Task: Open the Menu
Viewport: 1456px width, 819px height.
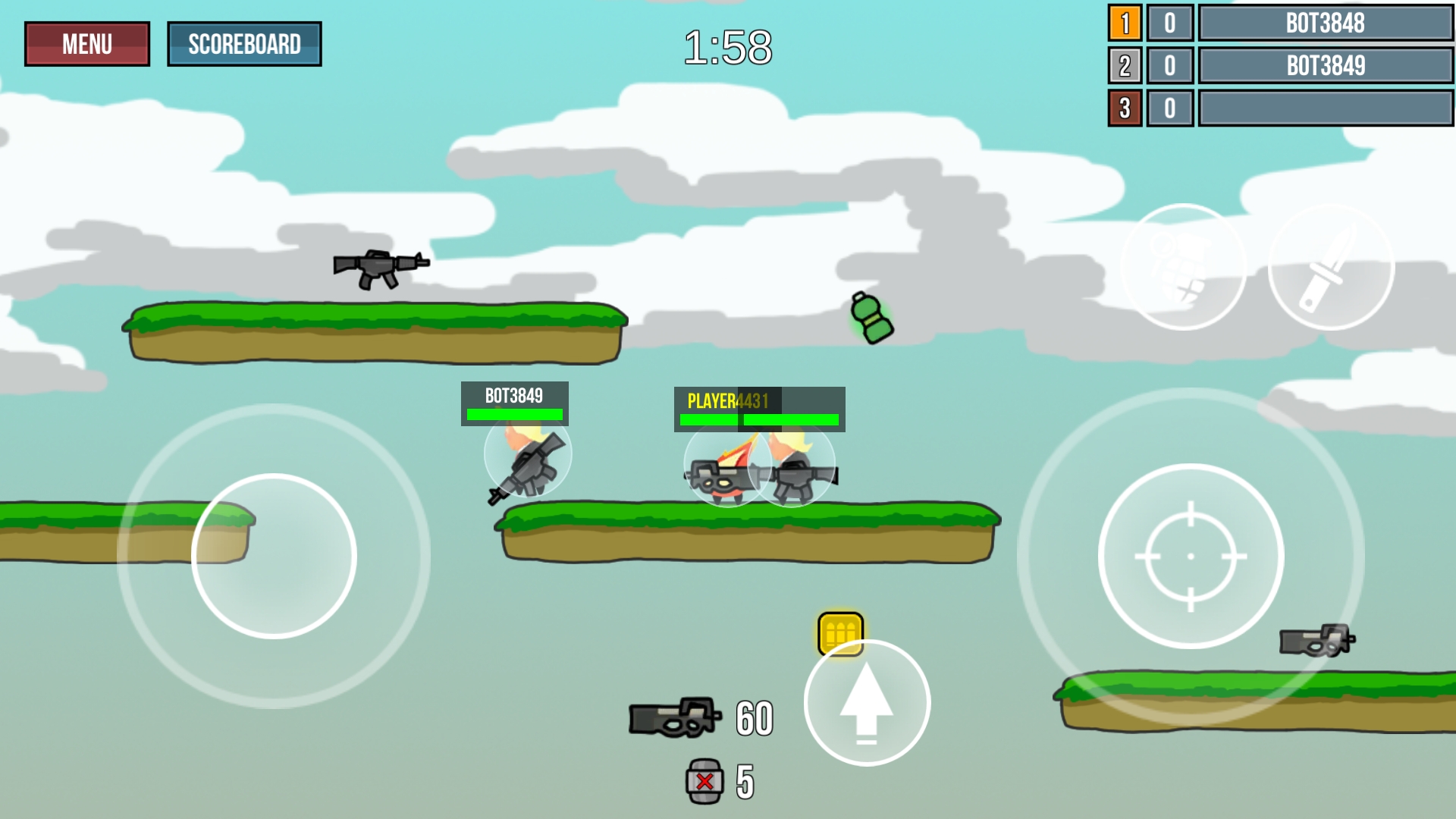Action: click(x=86, y=43)
